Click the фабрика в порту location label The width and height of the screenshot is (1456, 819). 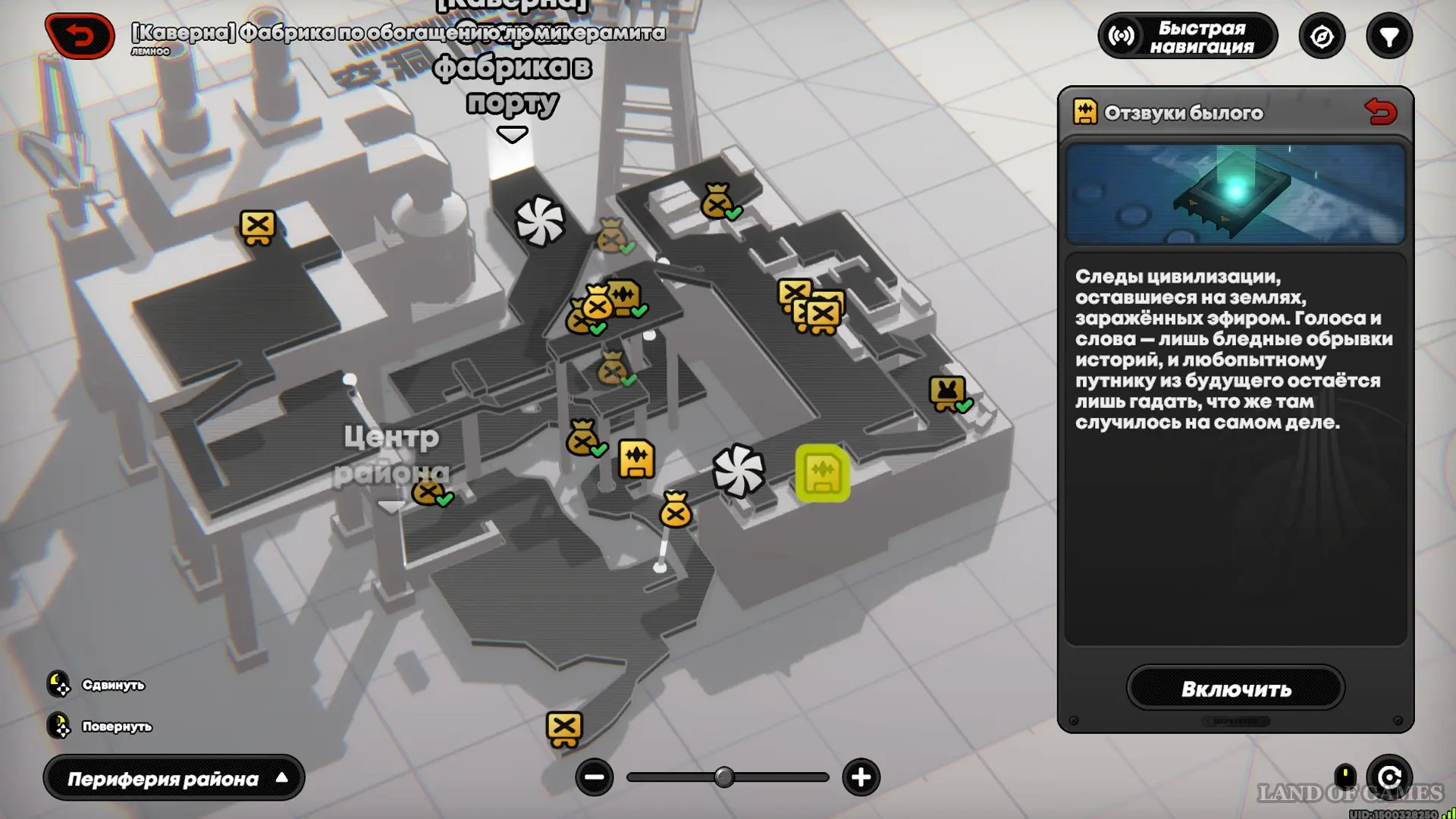click(x=512, y=85)
